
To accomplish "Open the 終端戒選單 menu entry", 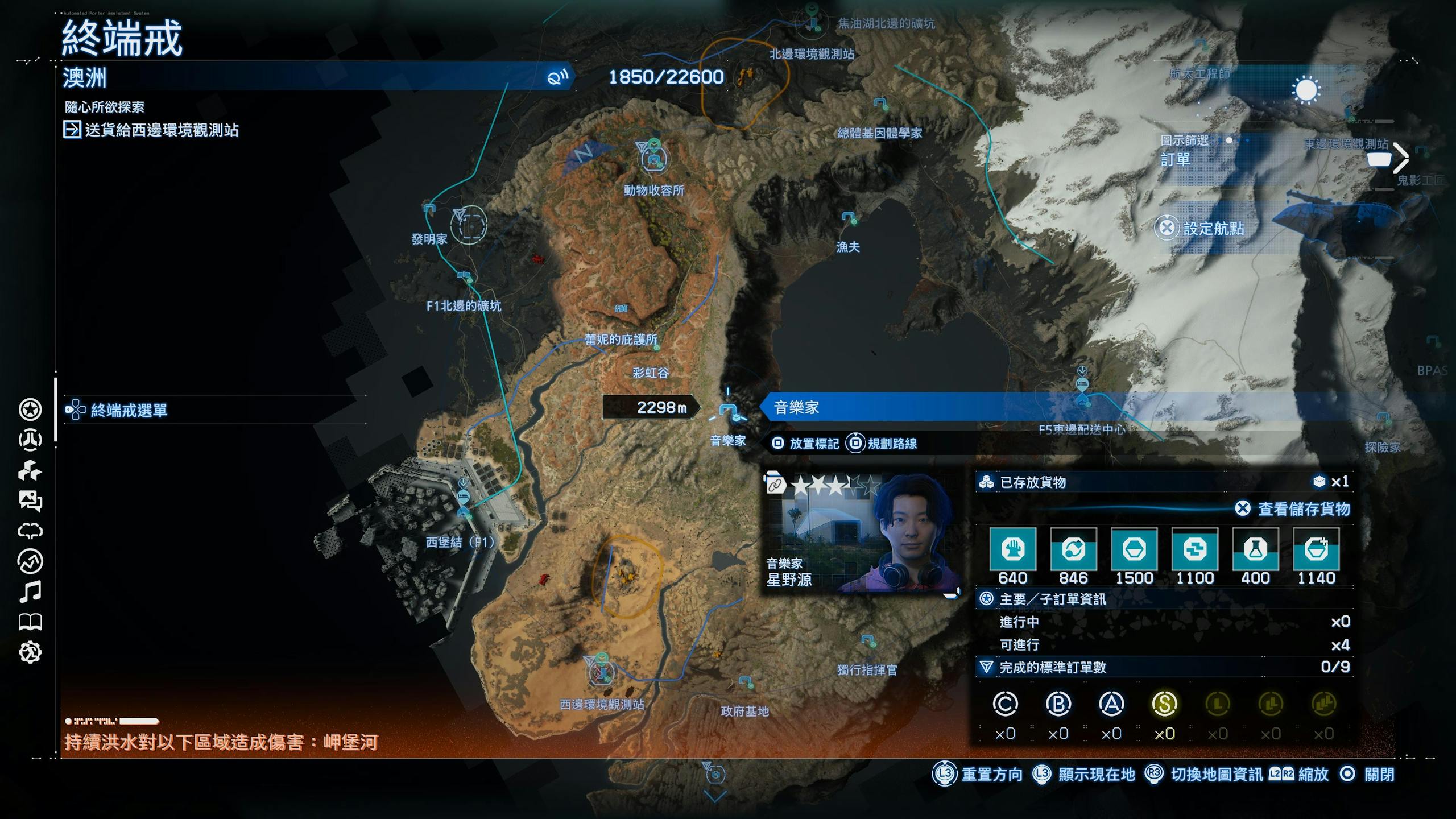I will click(129, 410).
